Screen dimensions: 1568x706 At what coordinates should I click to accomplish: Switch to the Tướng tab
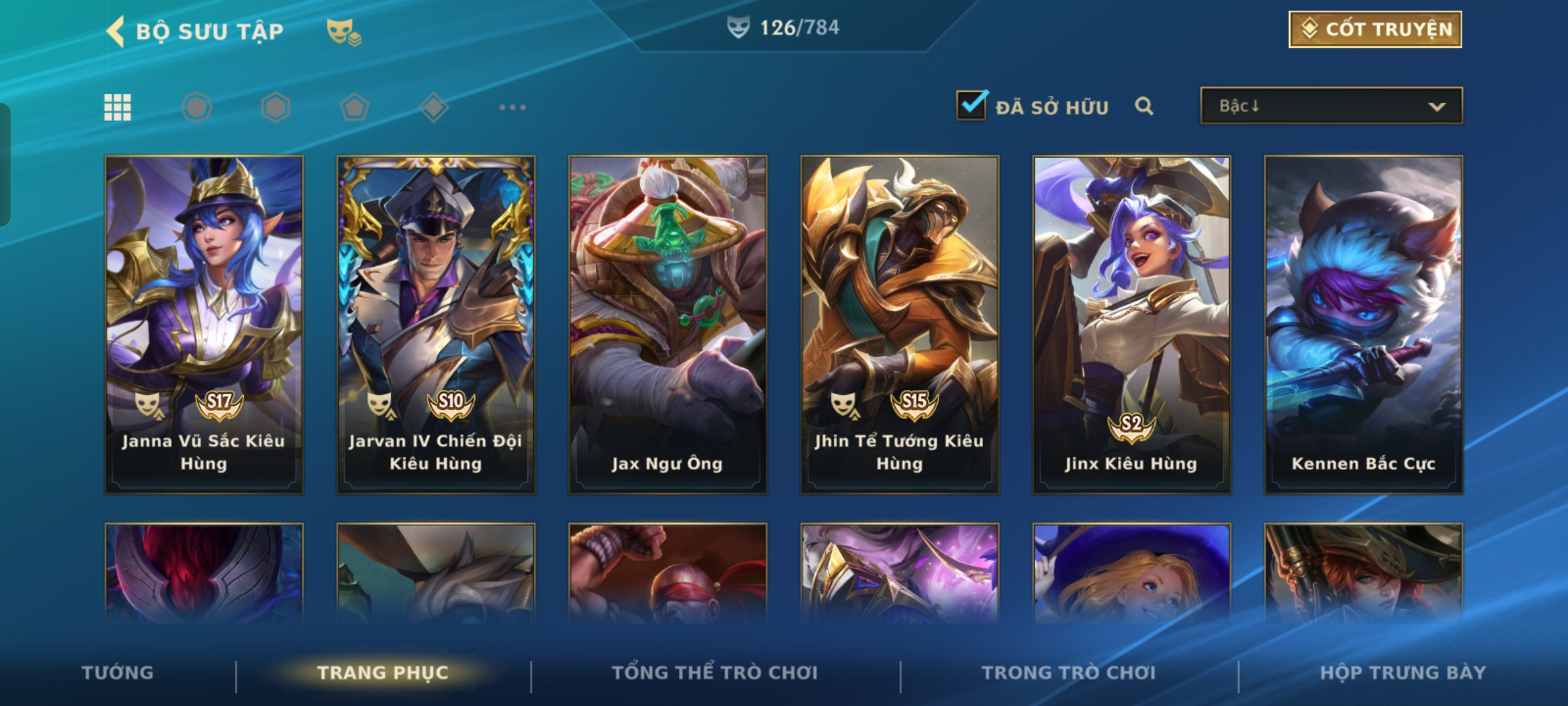point(118,672)
